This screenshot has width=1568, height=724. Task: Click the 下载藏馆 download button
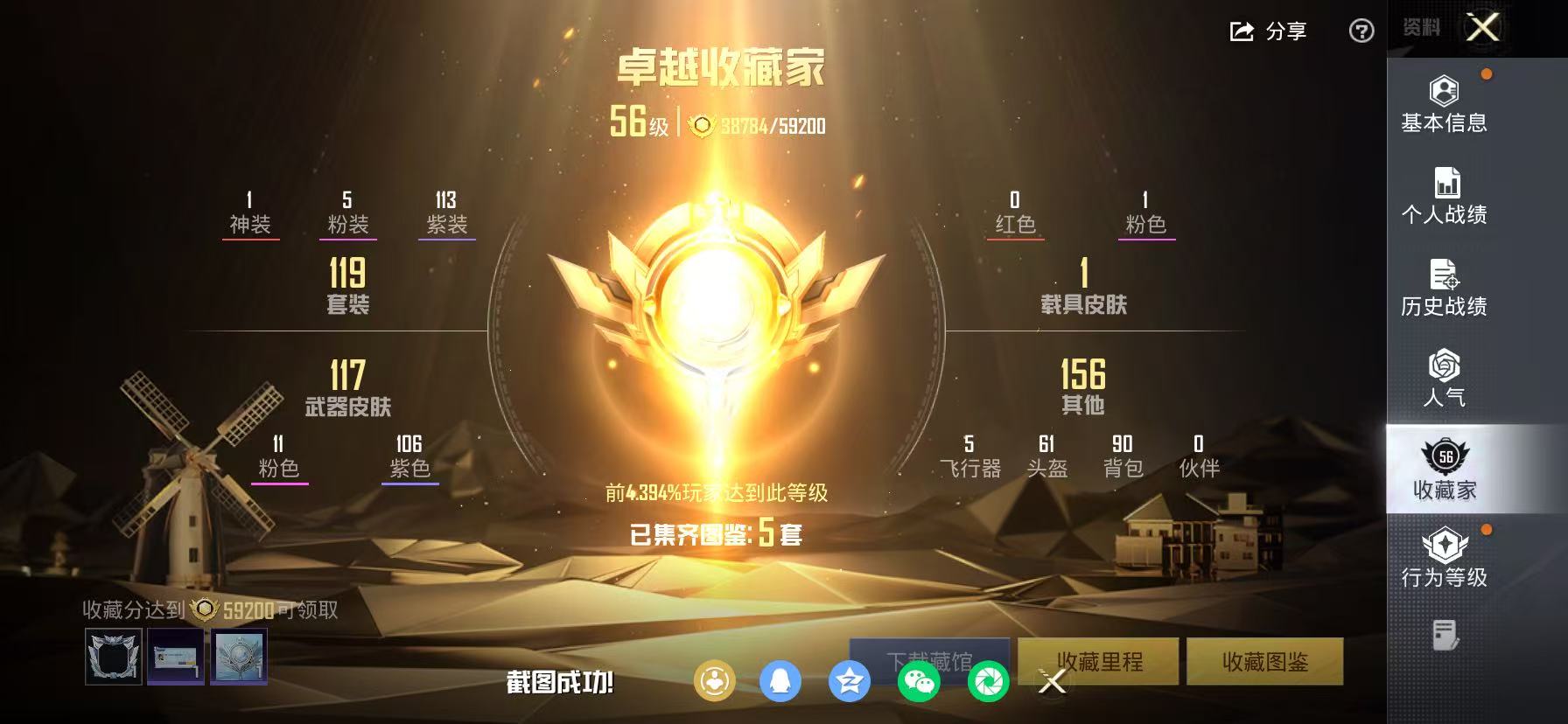(929, 662)
